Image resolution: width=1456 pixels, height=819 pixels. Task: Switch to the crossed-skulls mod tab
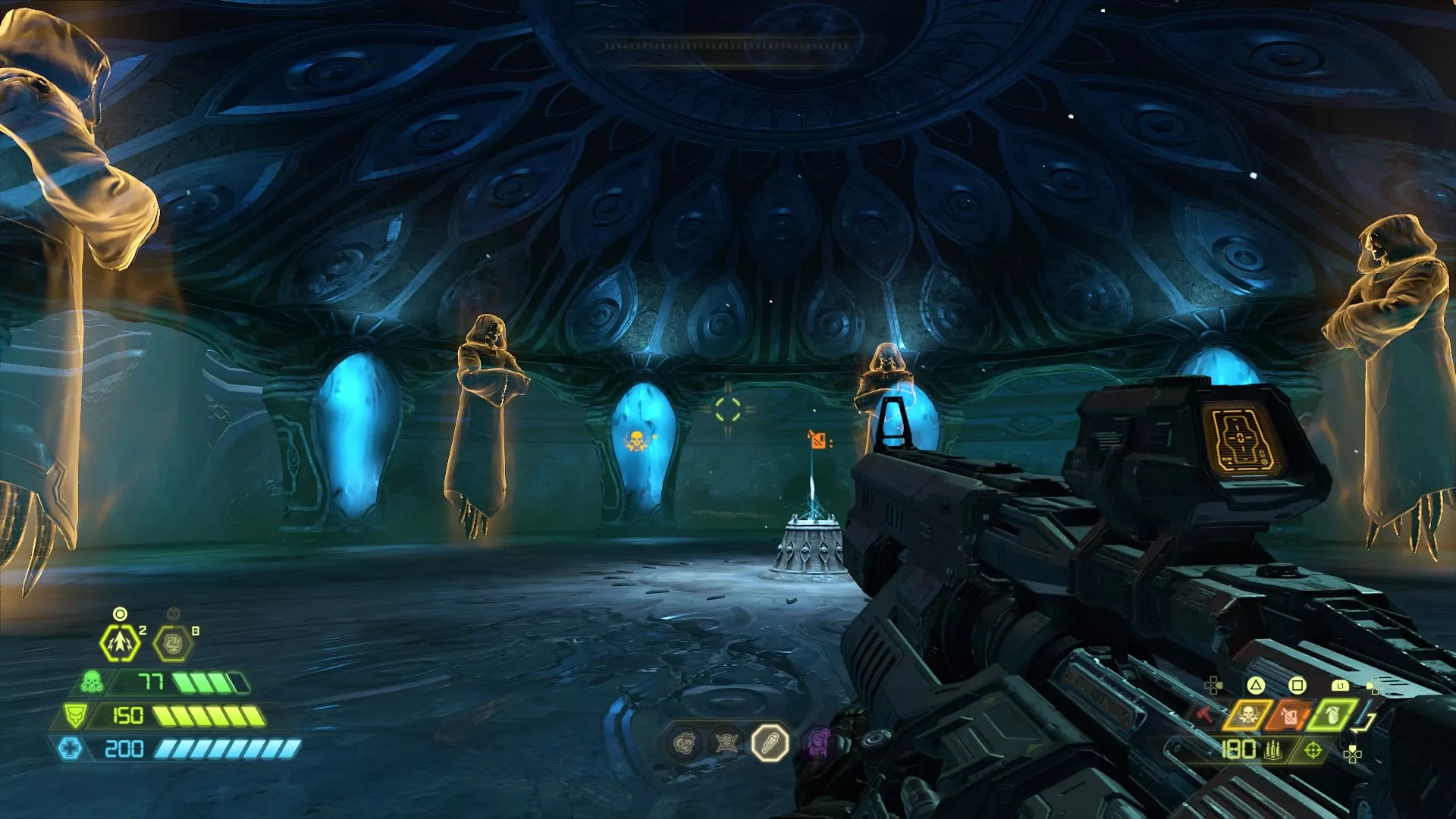pyautogui.click(x=726, y=743)
